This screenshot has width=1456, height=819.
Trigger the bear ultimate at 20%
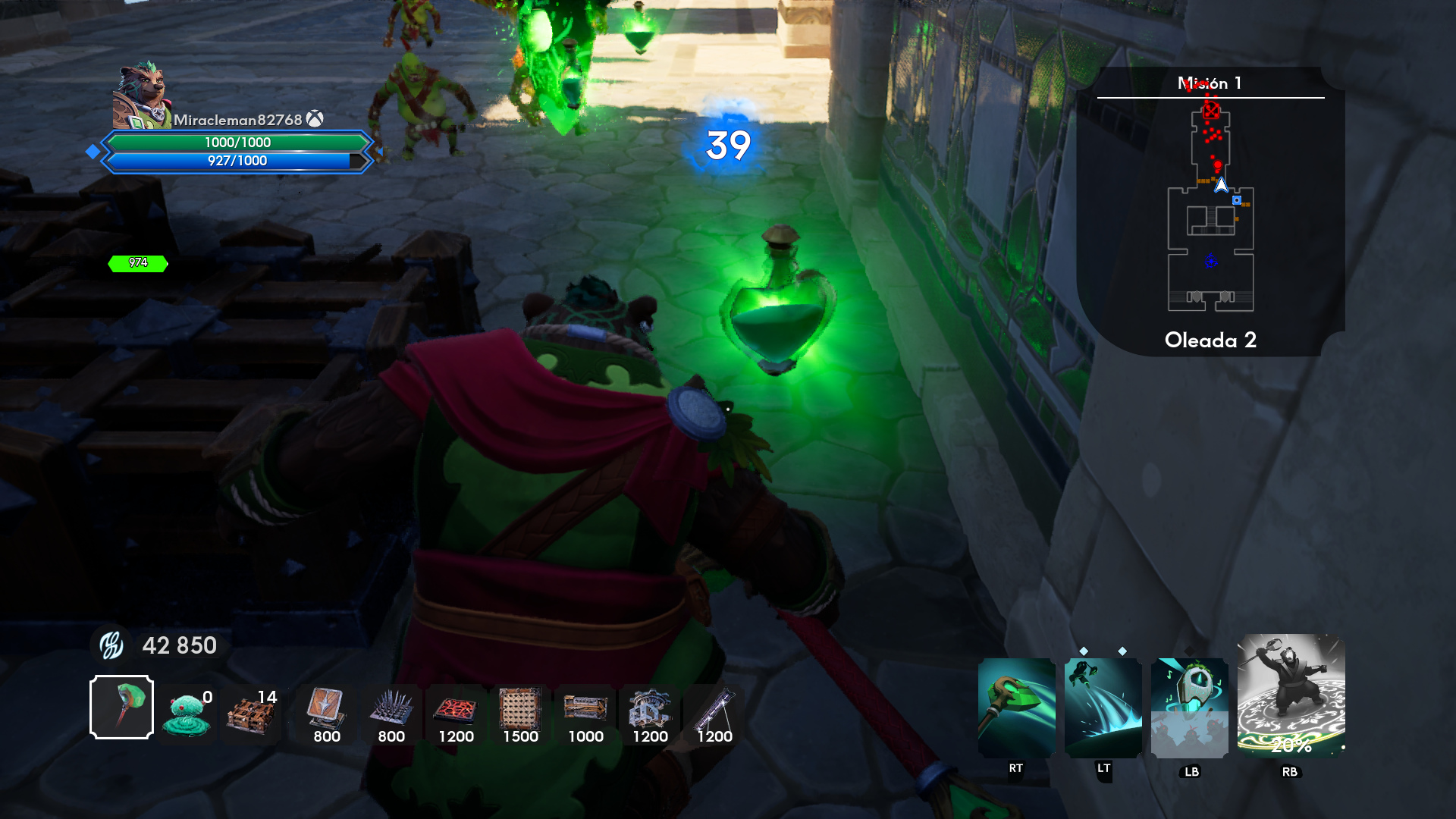pos(1291,695)
